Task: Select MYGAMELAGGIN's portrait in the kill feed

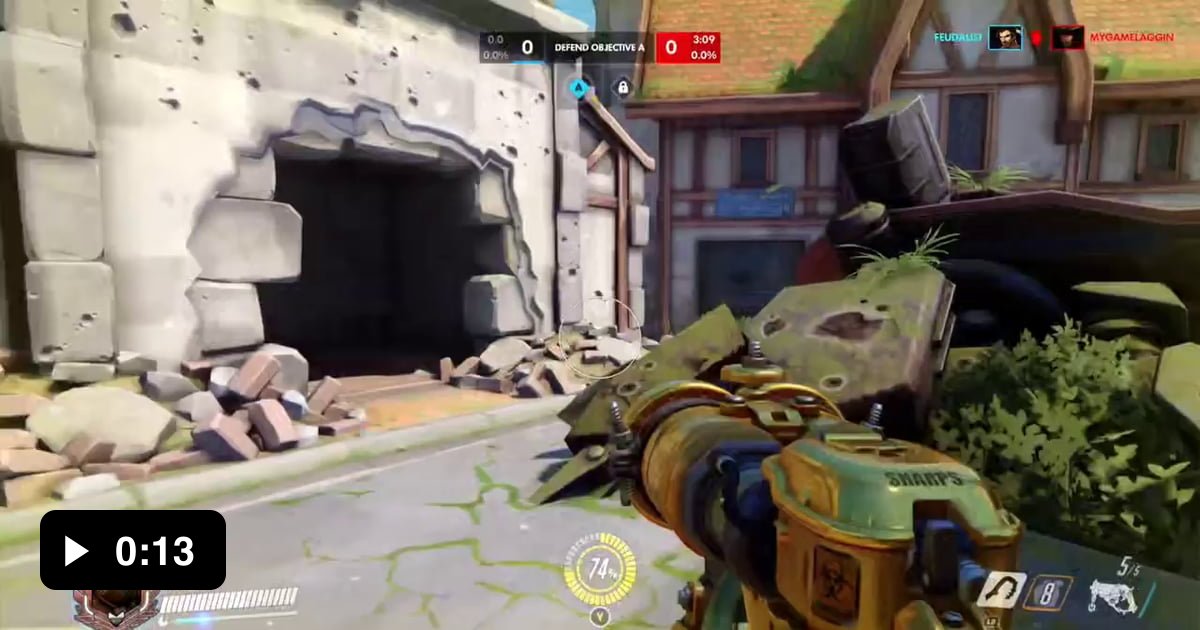Action: tap(1067, 38)
